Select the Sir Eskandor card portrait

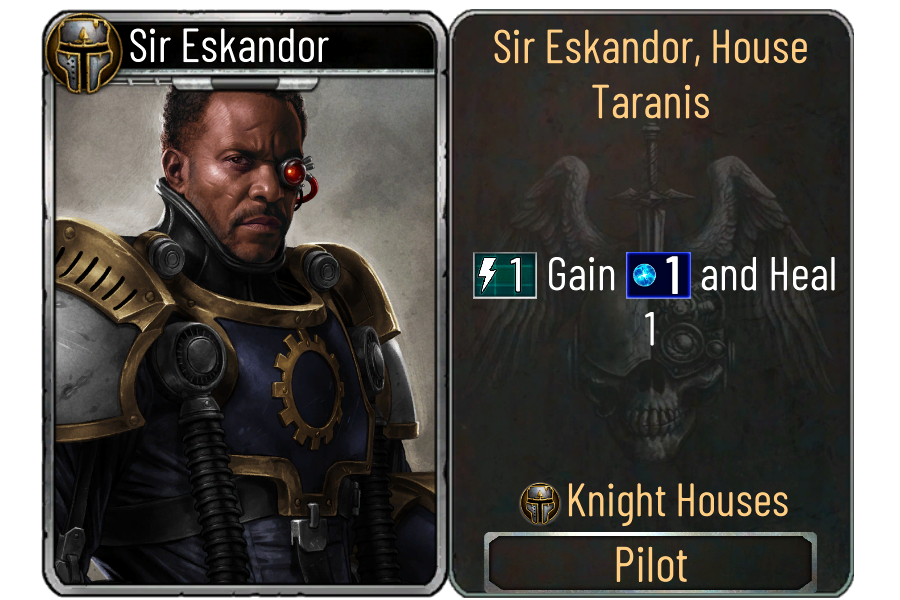point(245,330)
